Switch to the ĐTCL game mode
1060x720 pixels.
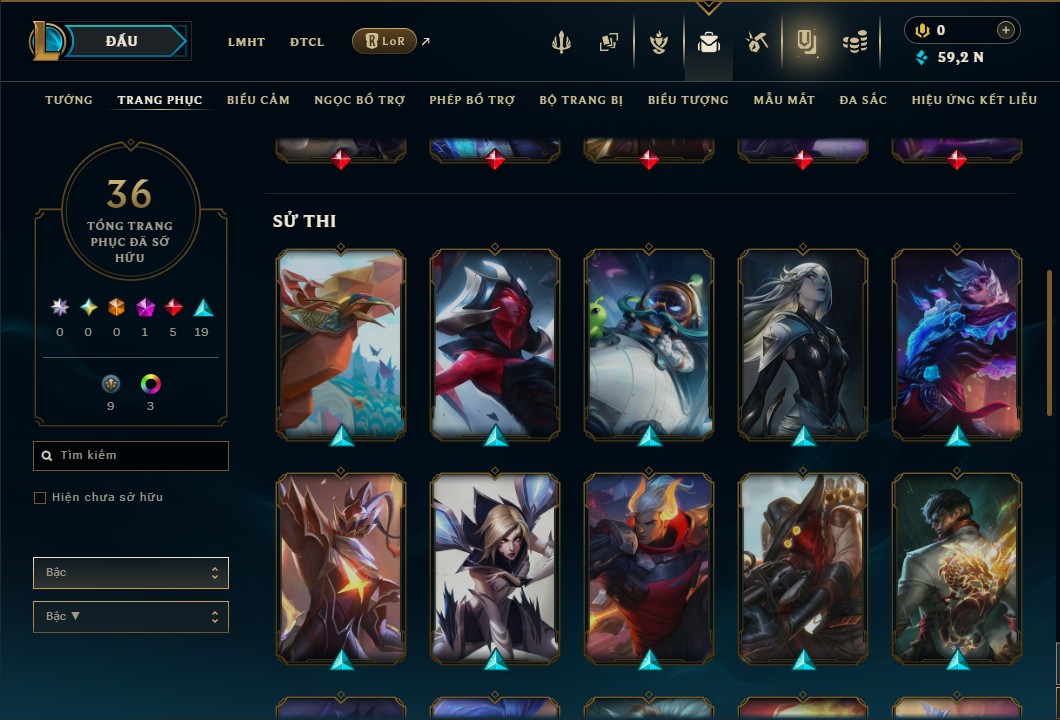[x=307, y=42]
